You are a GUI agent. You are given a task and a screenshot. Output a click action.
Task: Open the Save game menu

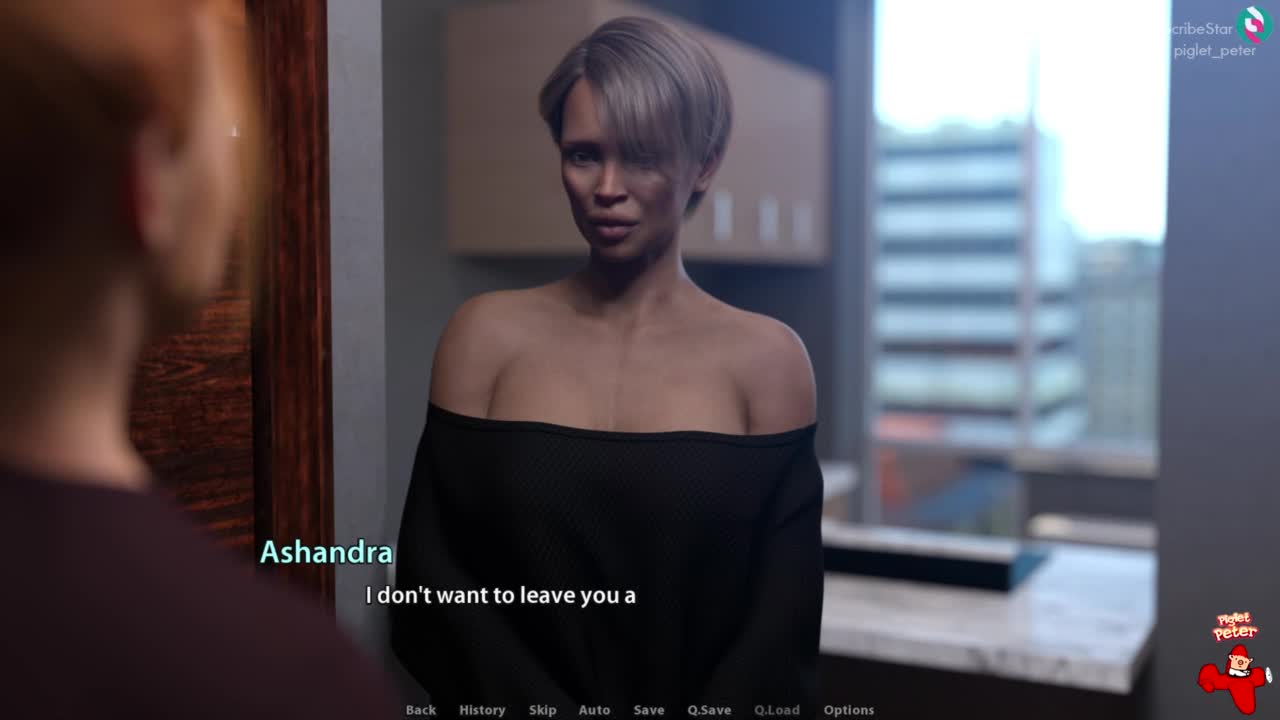tap(649, 710)
